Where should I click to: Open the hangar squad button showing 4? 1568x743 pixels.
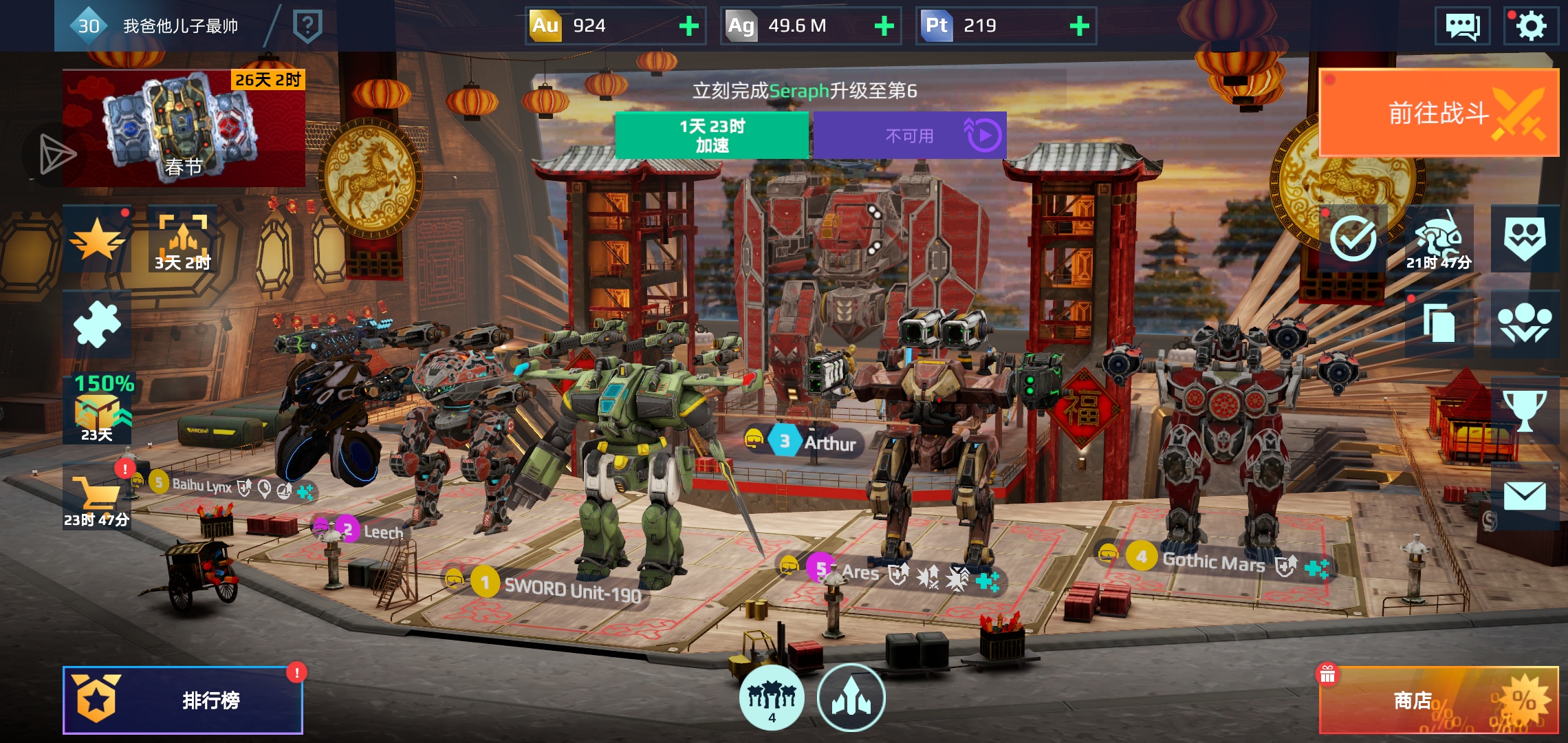[772, 698]
